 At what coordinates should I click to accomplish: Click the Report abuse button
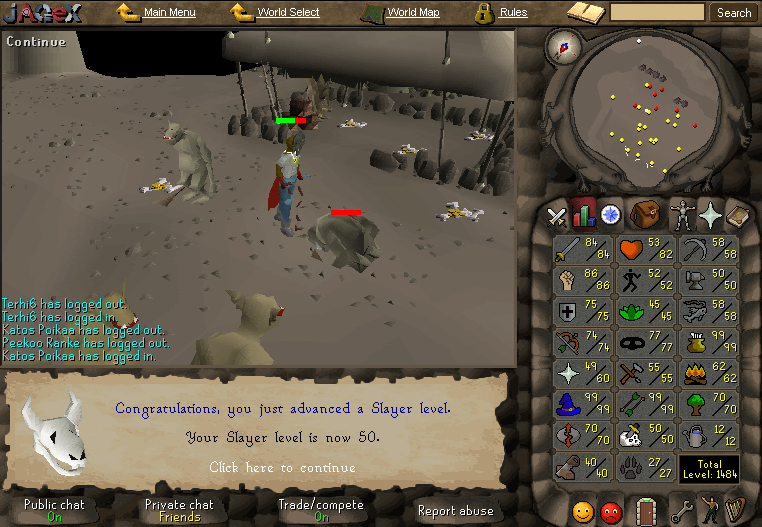tap(455, 510)
